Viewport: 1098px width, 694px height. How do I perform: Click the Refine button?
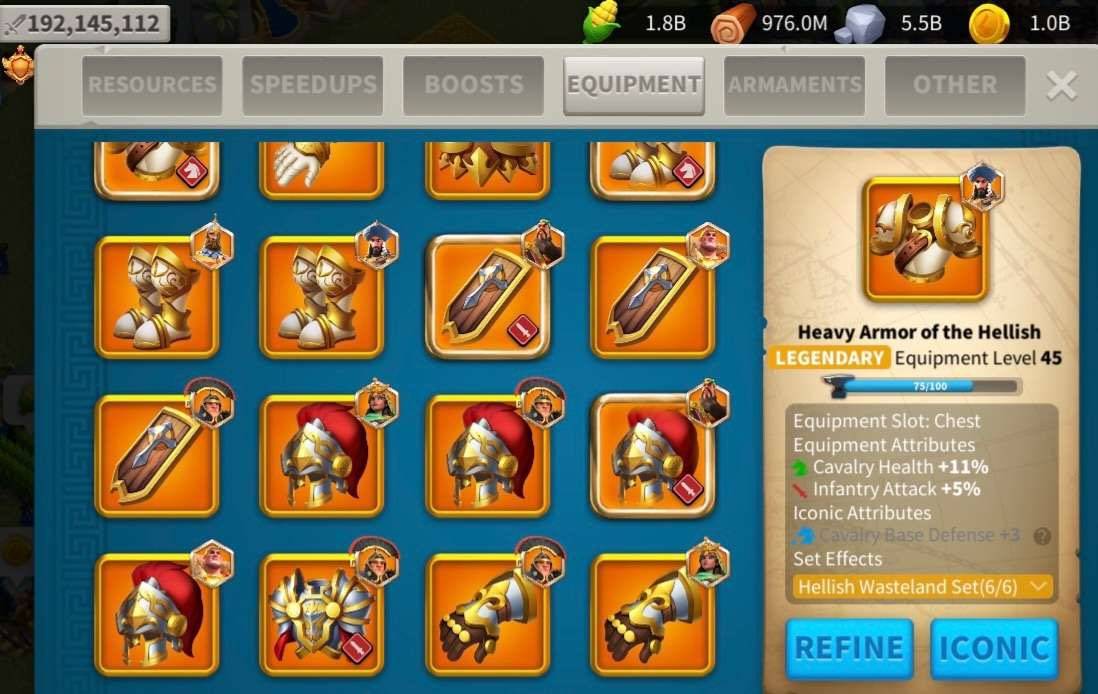click(x=849, y=648)
